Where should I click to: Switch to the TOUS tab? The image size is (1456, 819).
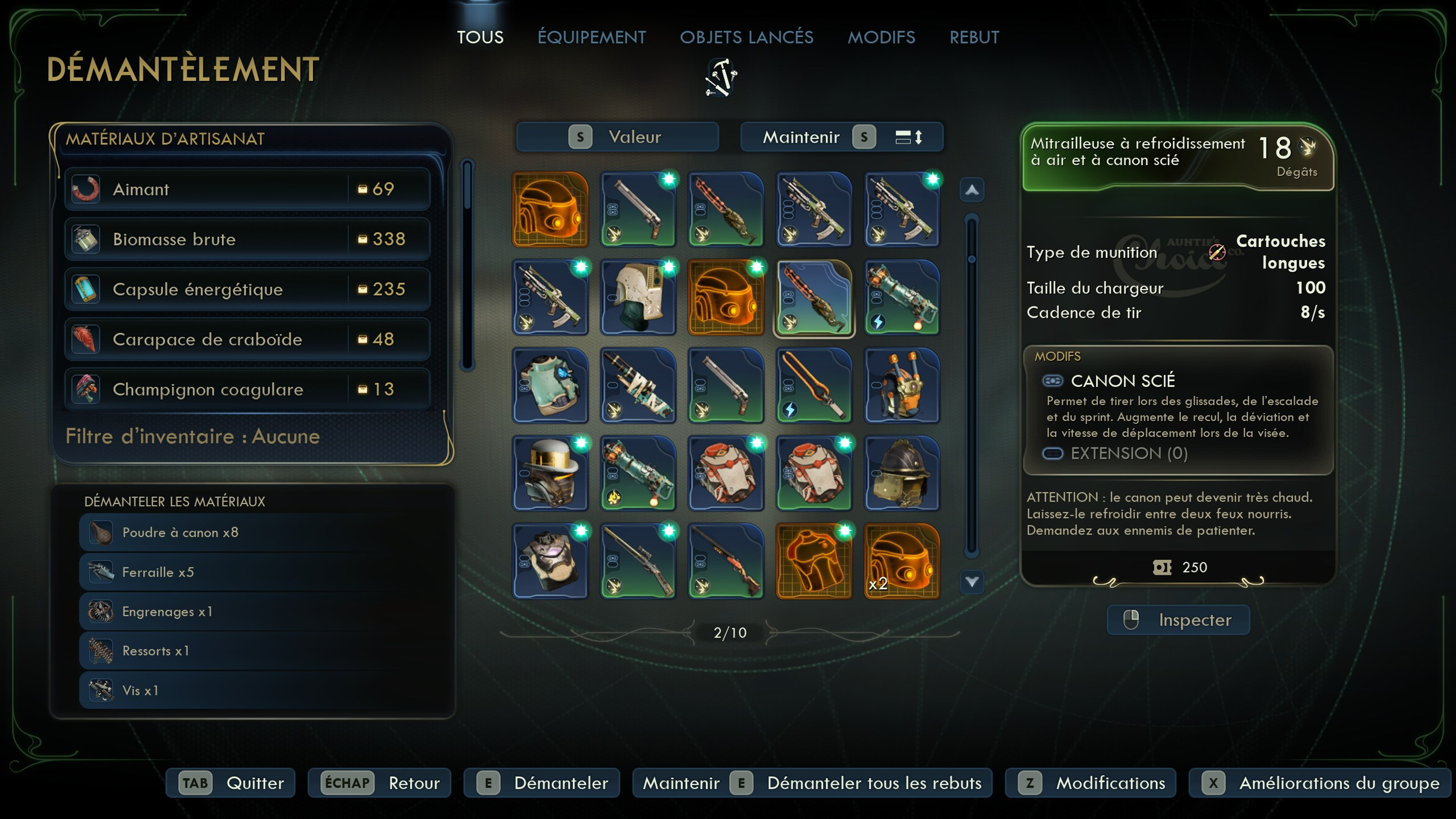click(480, 37)
